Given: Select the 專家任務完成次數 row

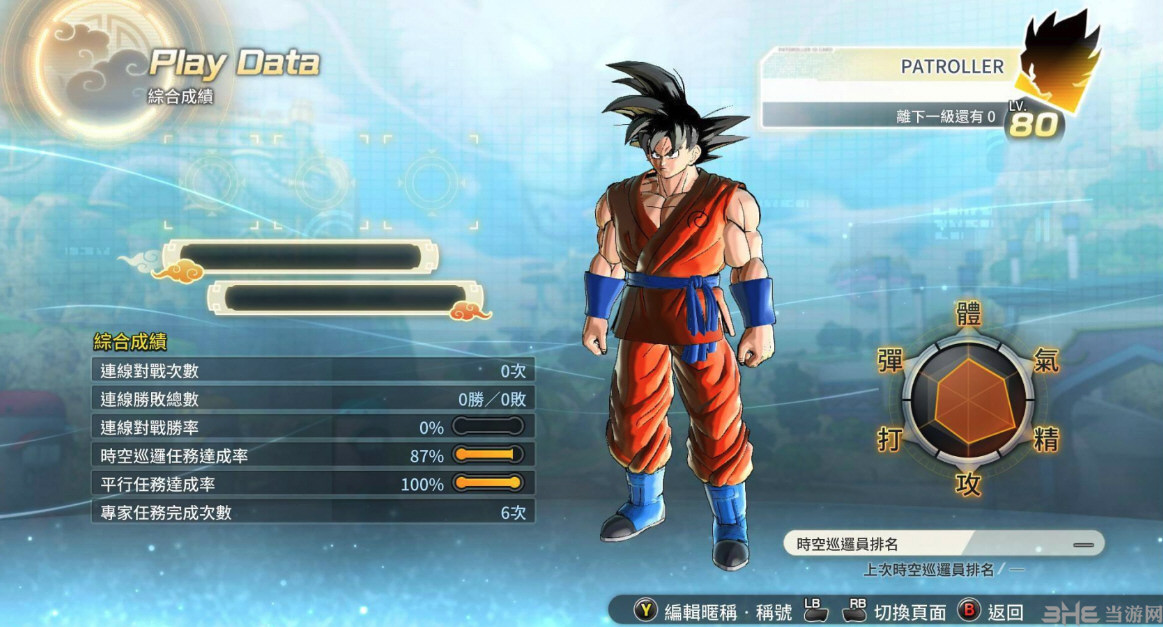Looking at the screenshot, I should tap(312, 513).
